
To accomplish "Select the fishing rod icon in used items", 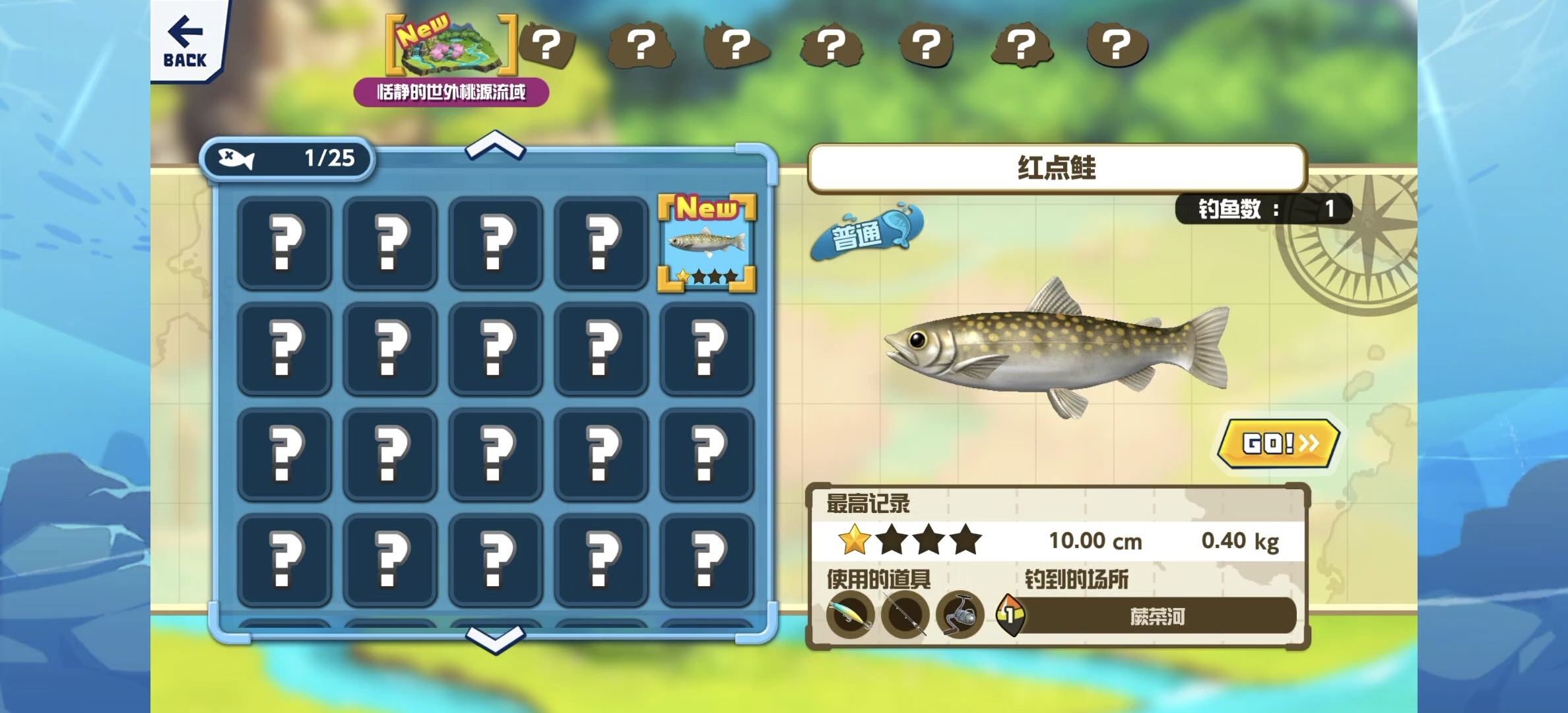I will click(x=905, y=616).
